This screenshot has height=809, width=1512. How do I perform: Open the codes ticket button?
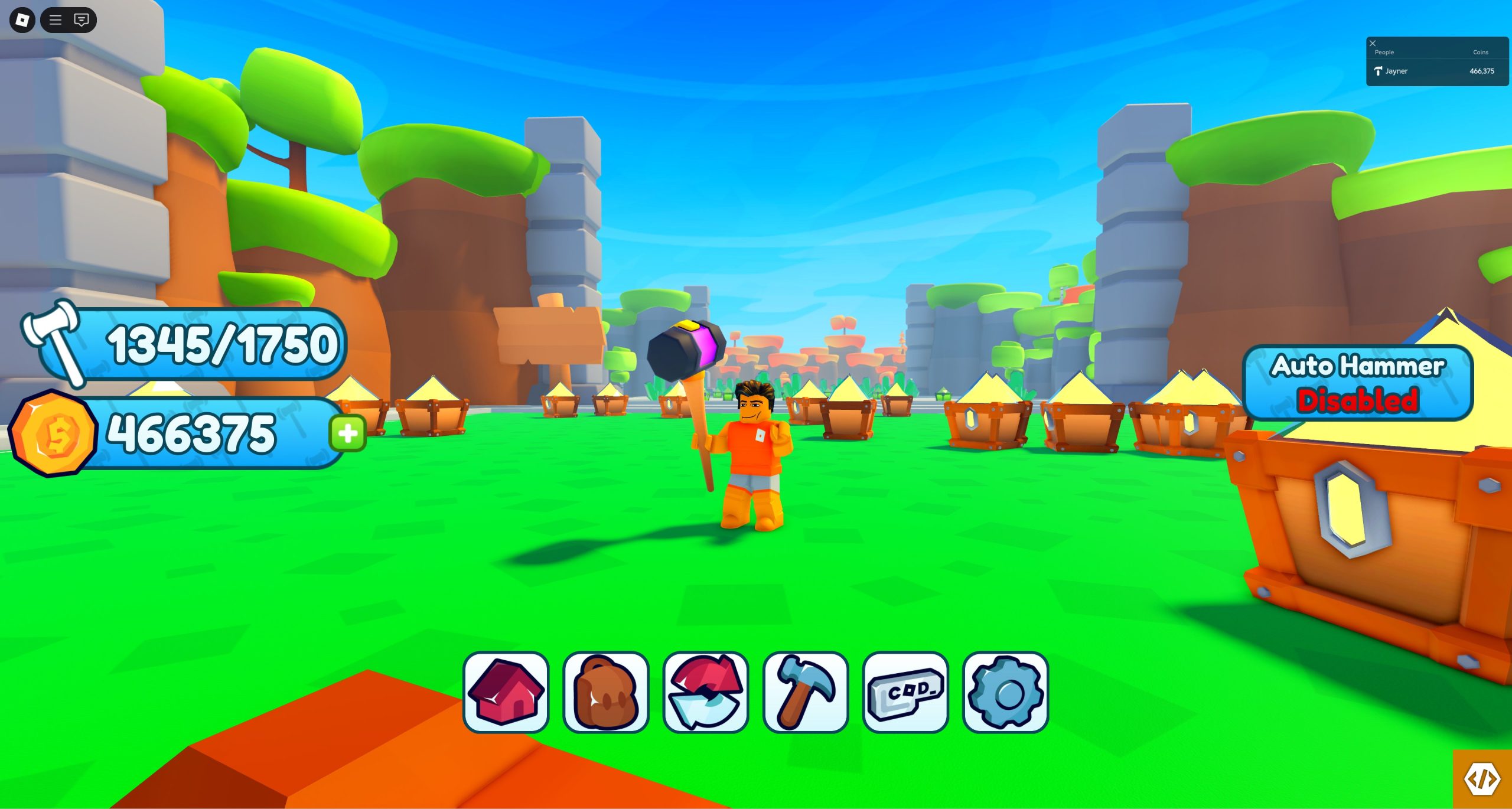point(905,691)
